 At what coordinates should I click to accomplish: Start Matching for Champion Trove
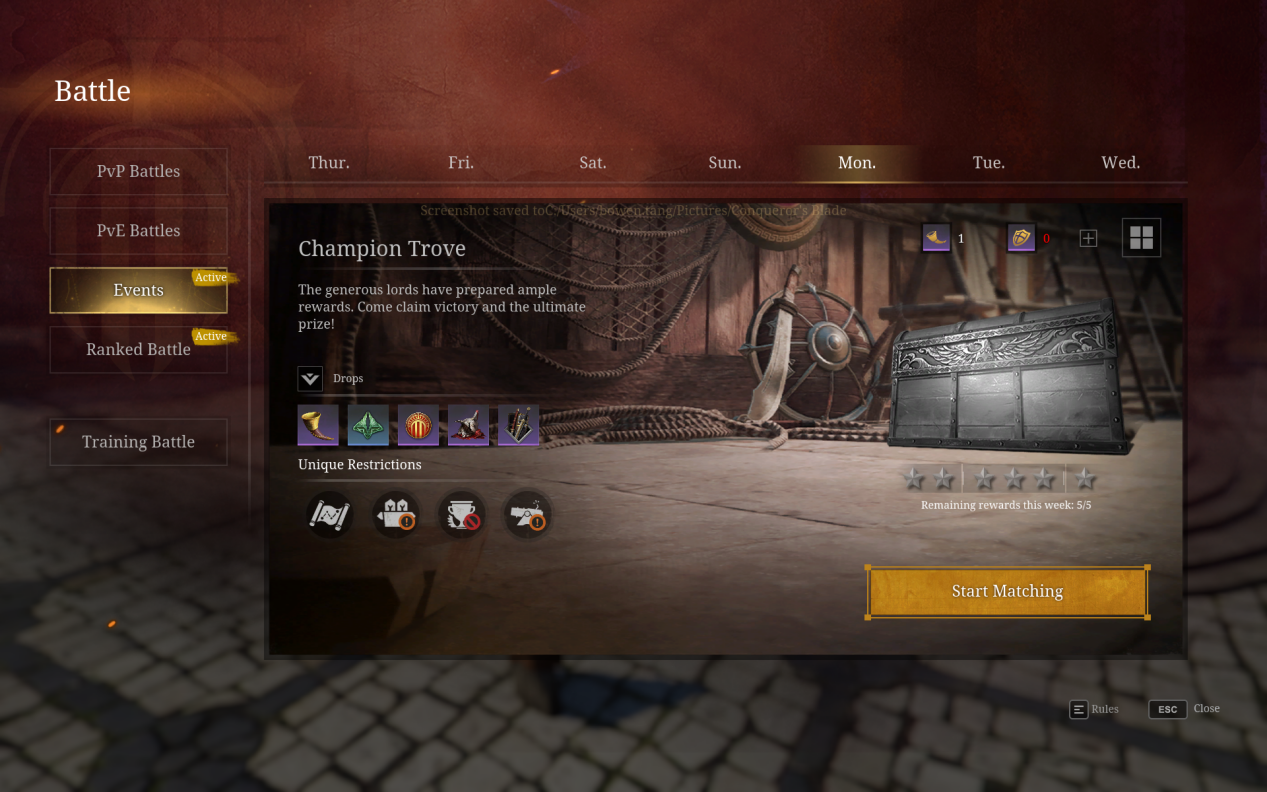click(1007, 592)
